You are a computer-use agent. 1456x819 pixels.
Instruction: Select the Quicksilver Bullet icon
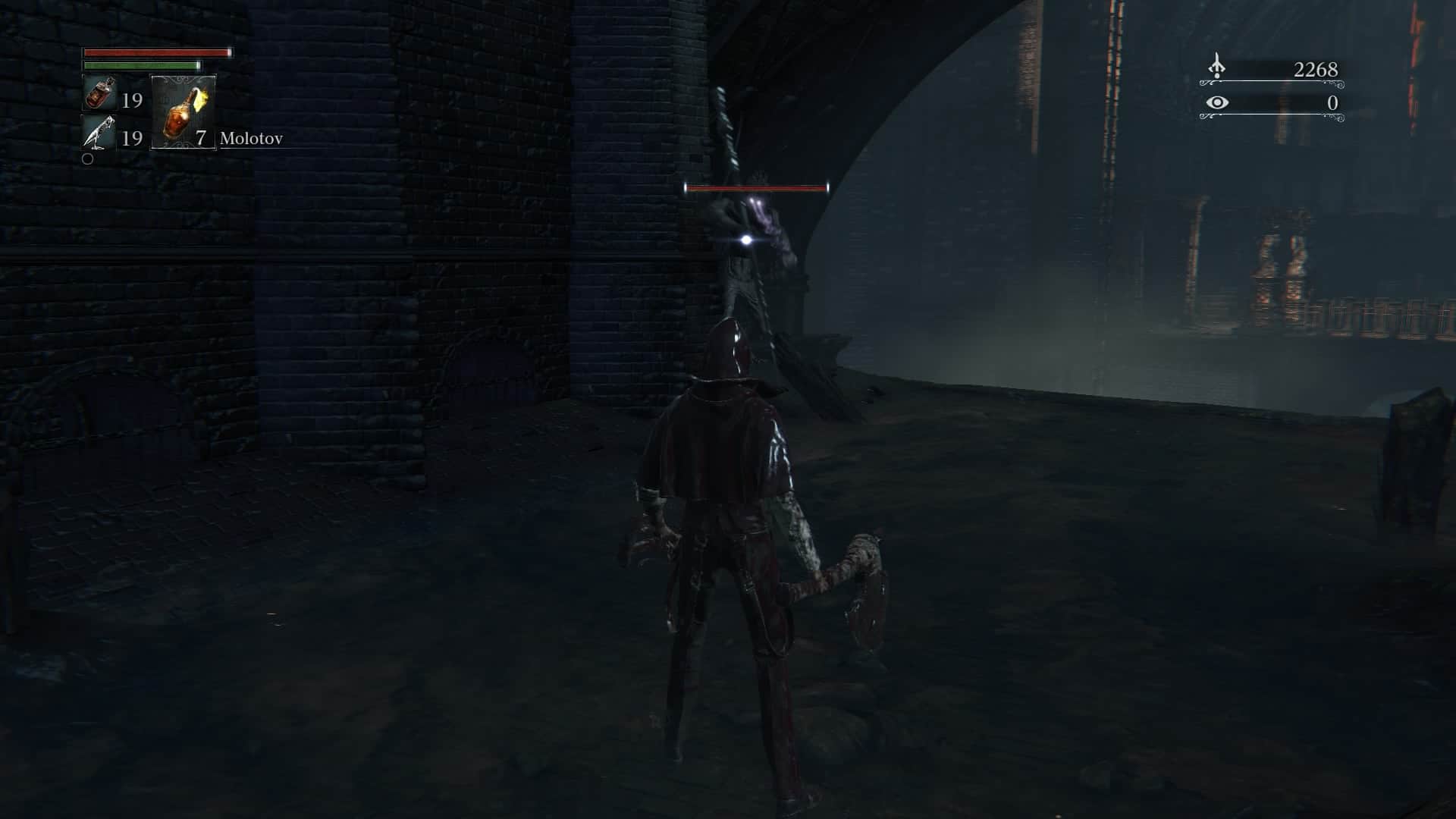(99, 133)
